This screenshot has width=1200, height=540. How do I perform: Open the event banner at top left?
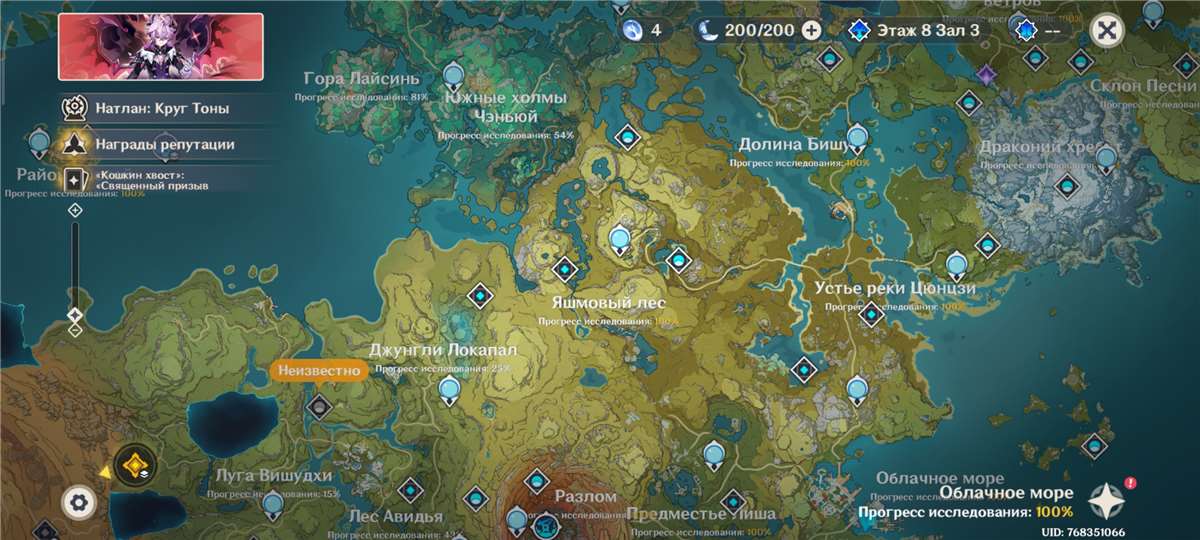coord(161,47)
